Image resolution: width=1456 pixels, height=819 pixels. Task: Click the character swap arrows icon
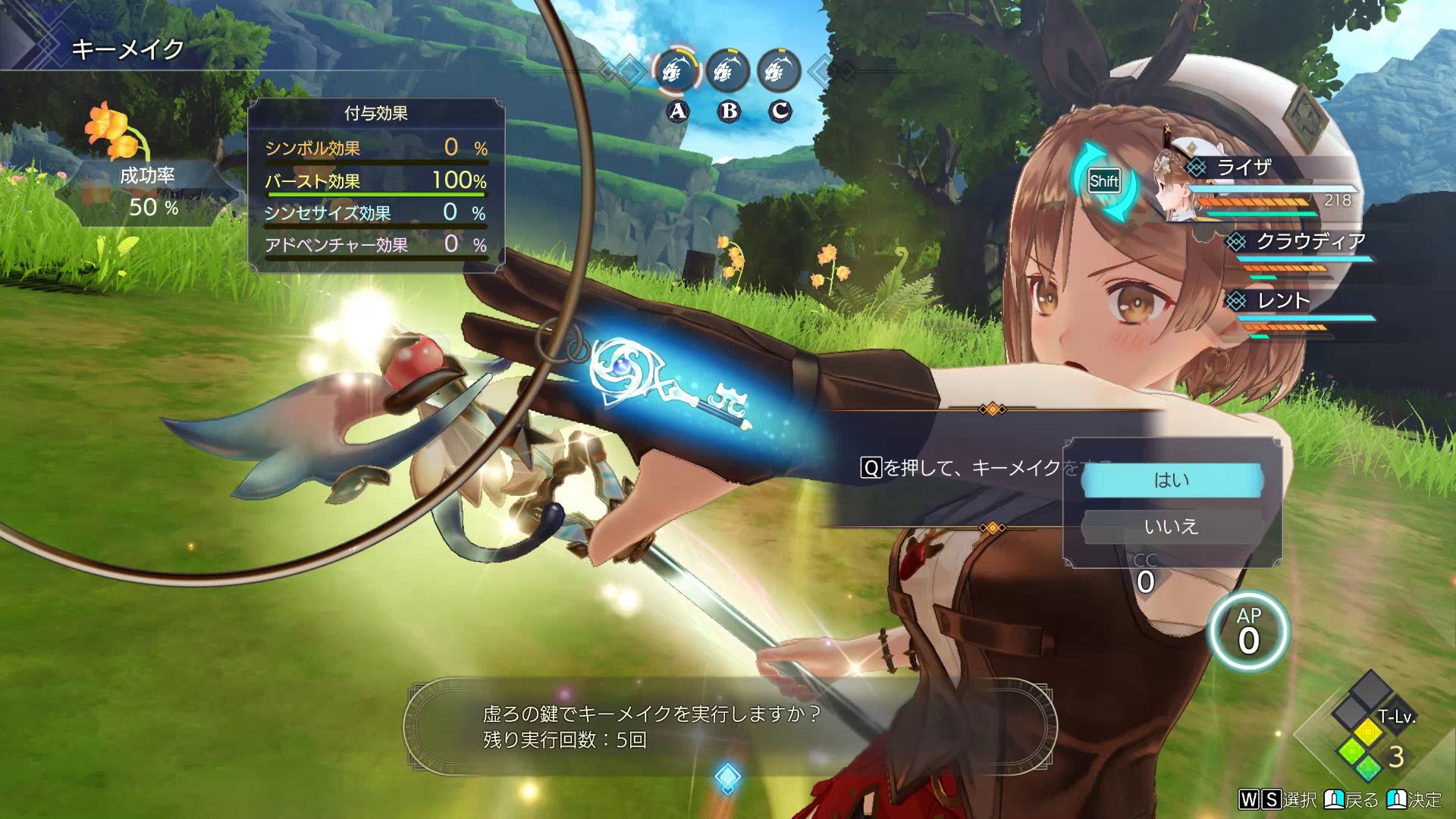coord(1103,181)
